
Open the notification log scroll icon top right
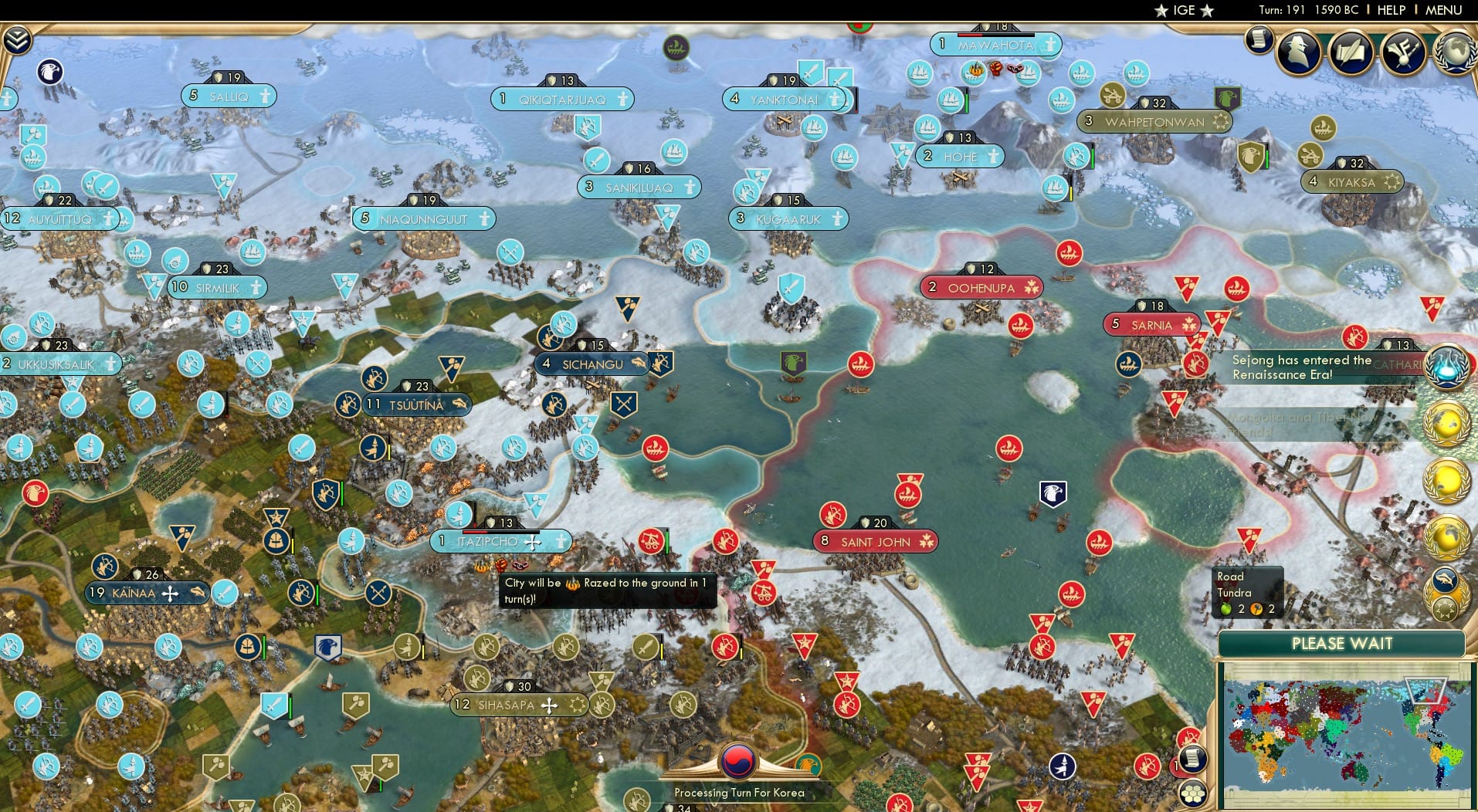coord(1258,39)
